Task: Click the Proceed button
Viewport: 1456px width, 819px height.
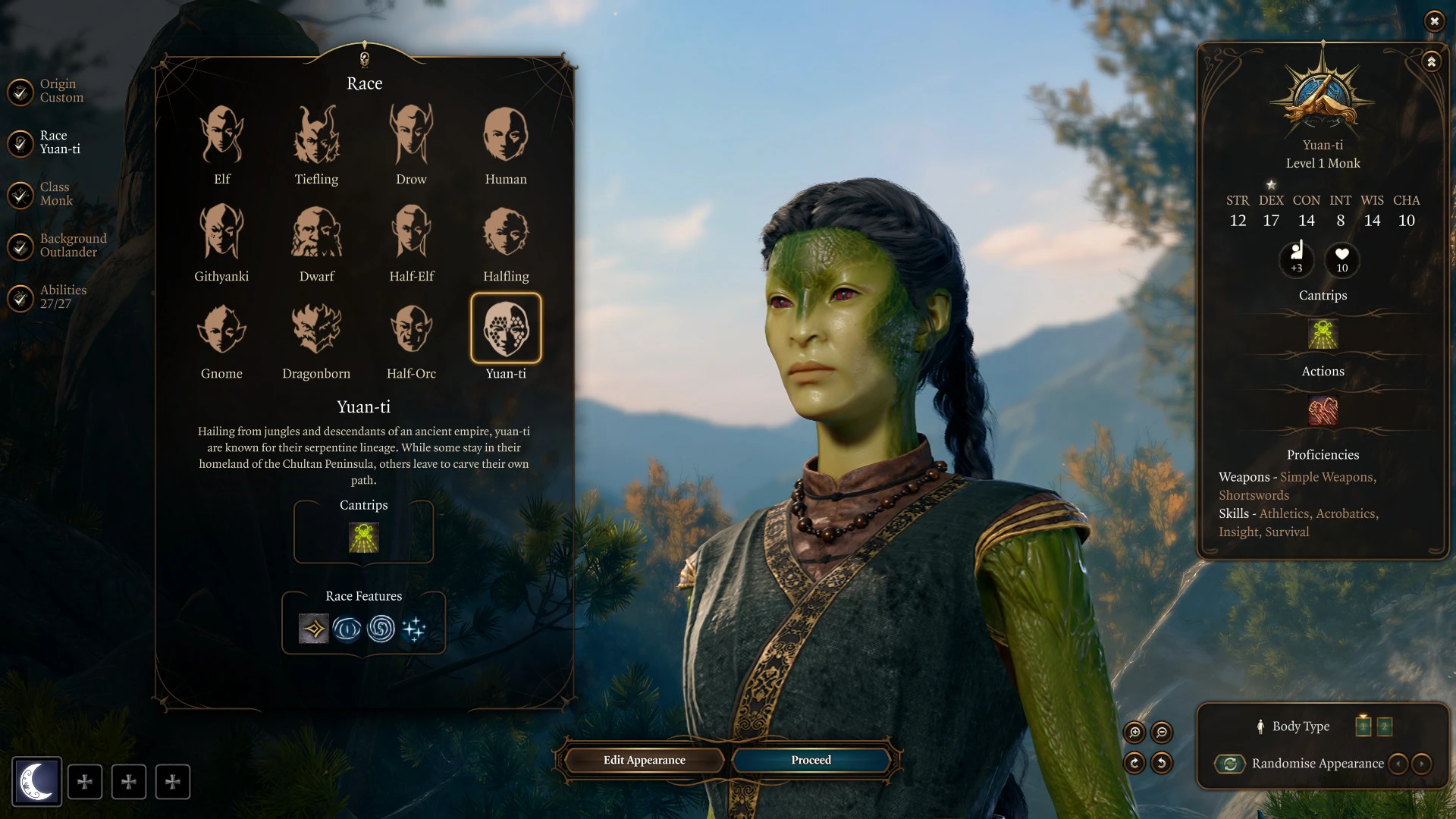Action: [x=811, y=760]
